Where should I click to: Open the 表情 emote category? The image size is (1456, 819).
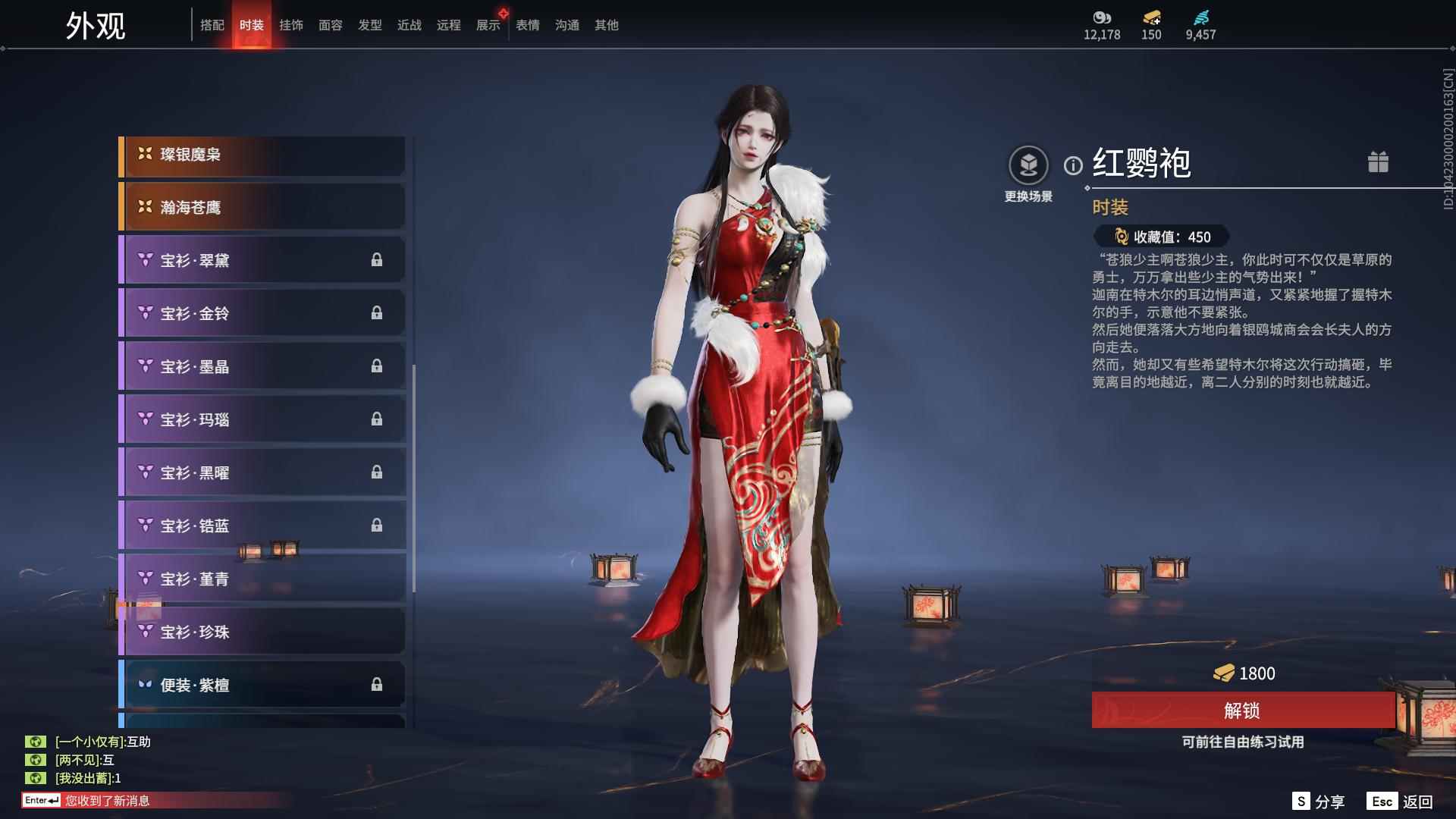526,24
